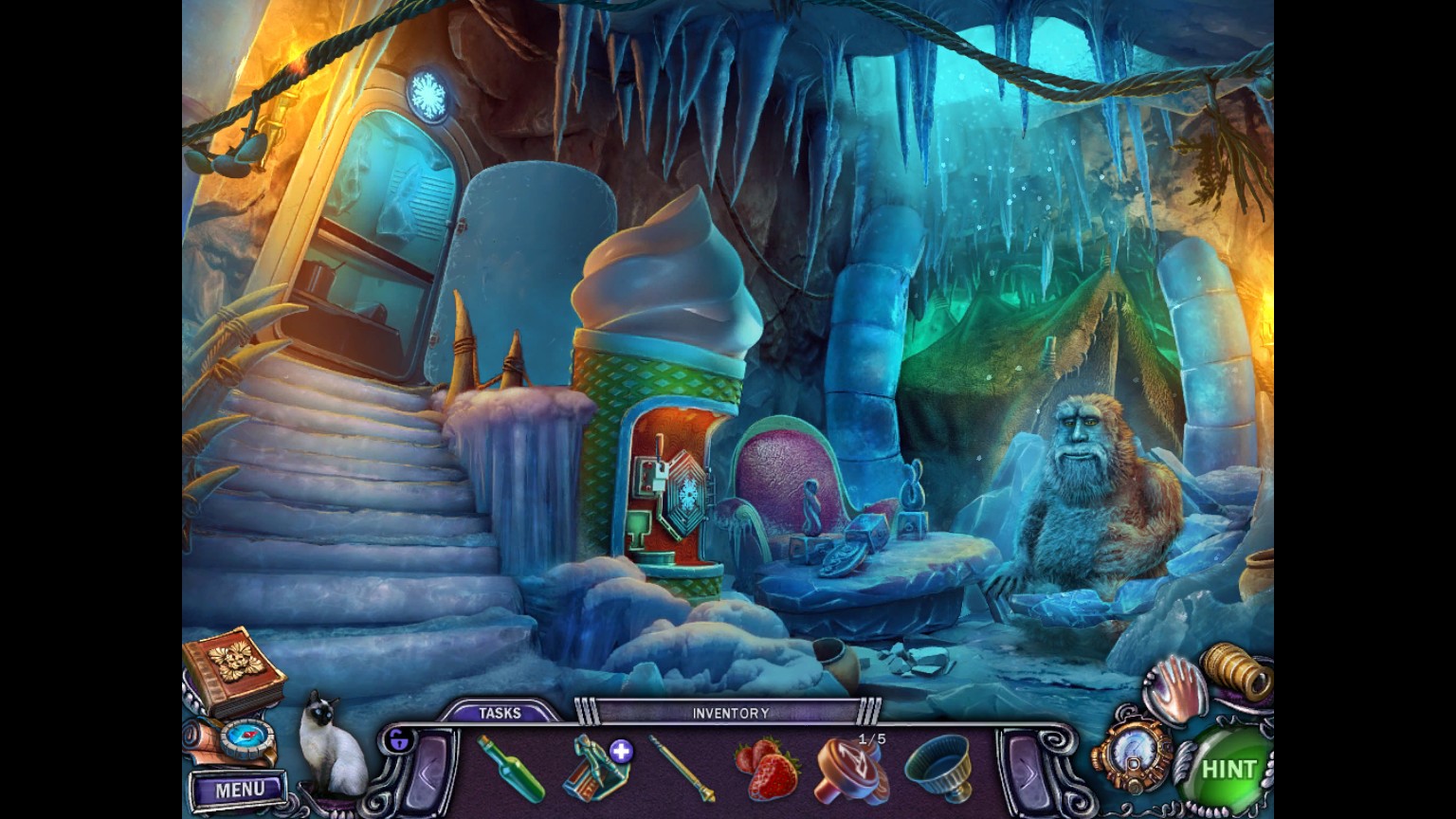
Task: Open the golden spyglass tool
Action: point(1238,672)
